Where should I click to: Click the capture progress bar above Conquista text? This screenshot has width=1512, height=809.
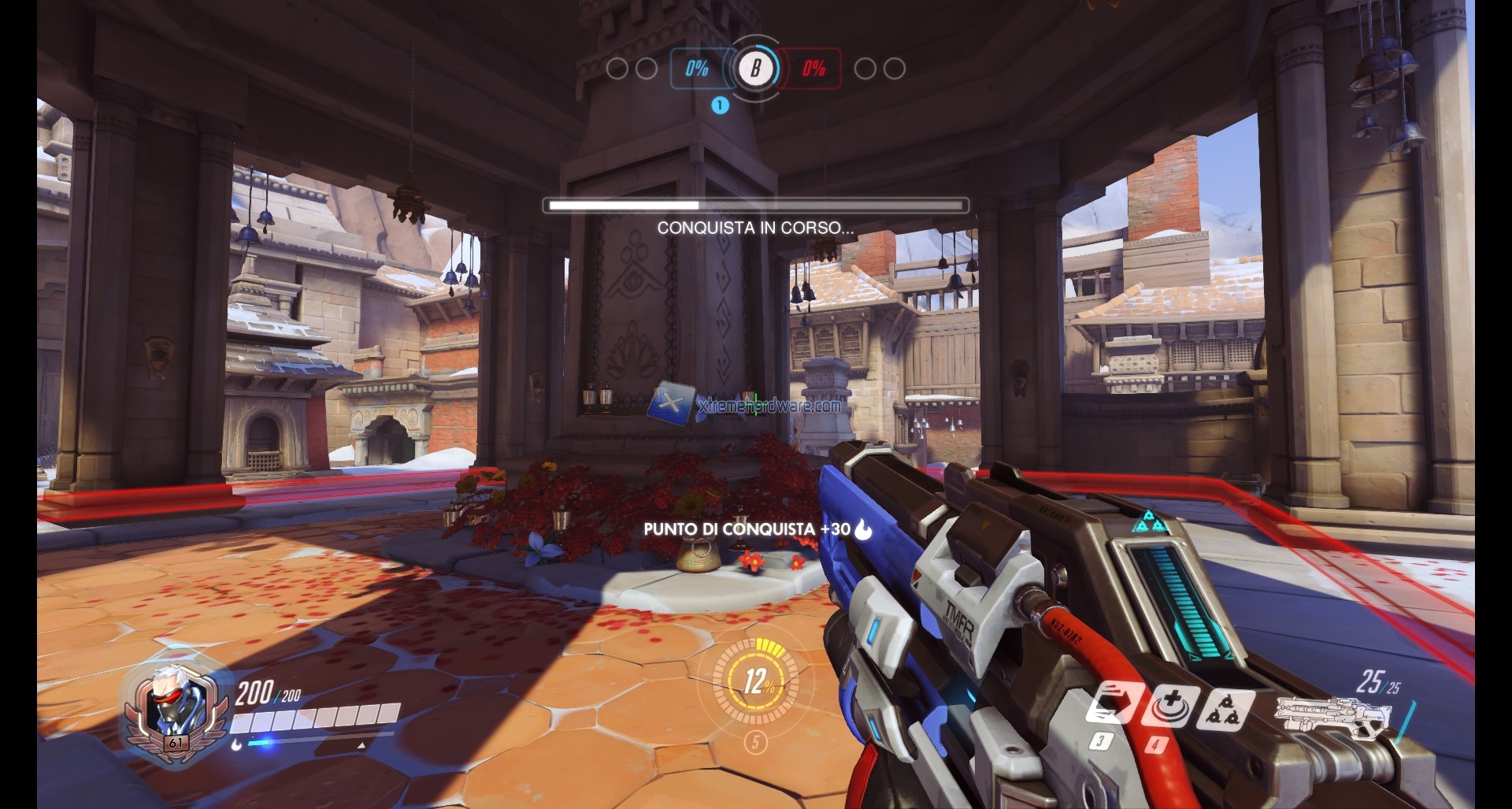[754, 205]
